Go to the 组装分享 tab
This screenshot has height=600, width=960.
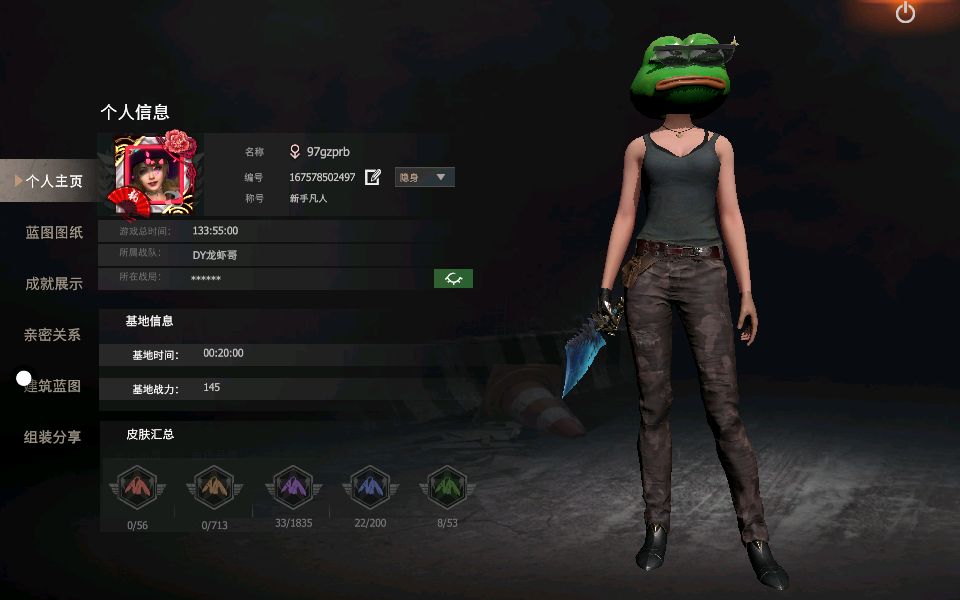[54, 437]
